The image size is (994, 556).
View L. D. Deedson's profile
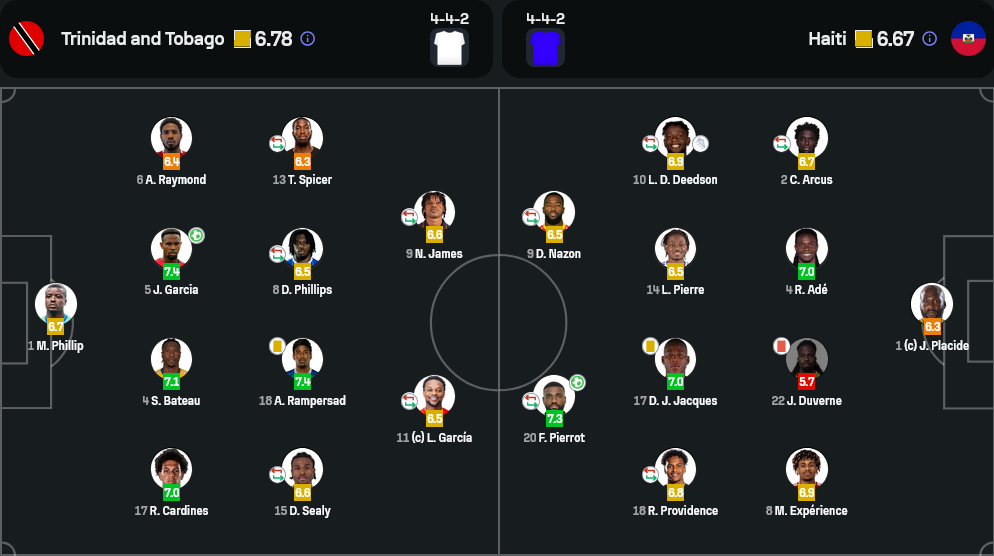[675, 139]
